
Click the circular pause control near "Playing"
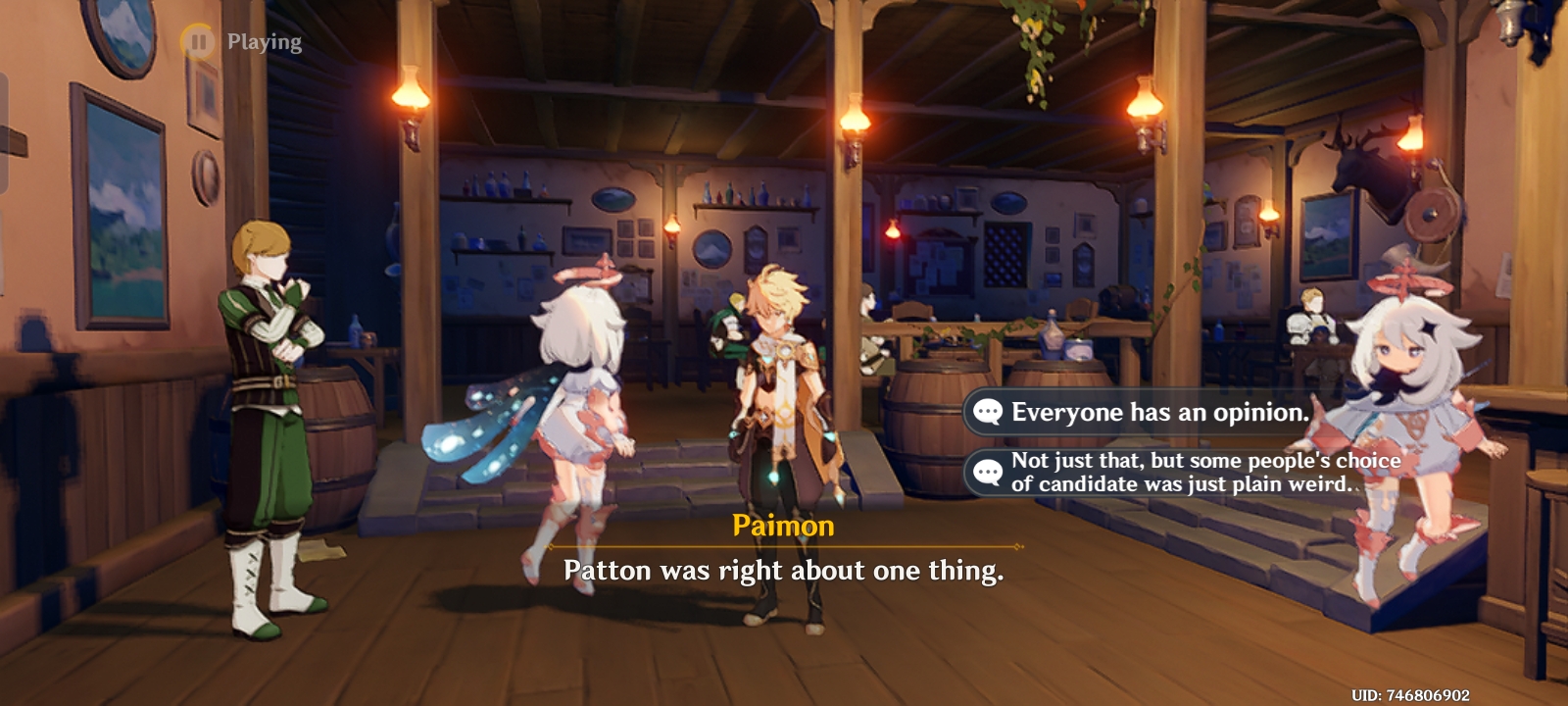click(201, 41)
